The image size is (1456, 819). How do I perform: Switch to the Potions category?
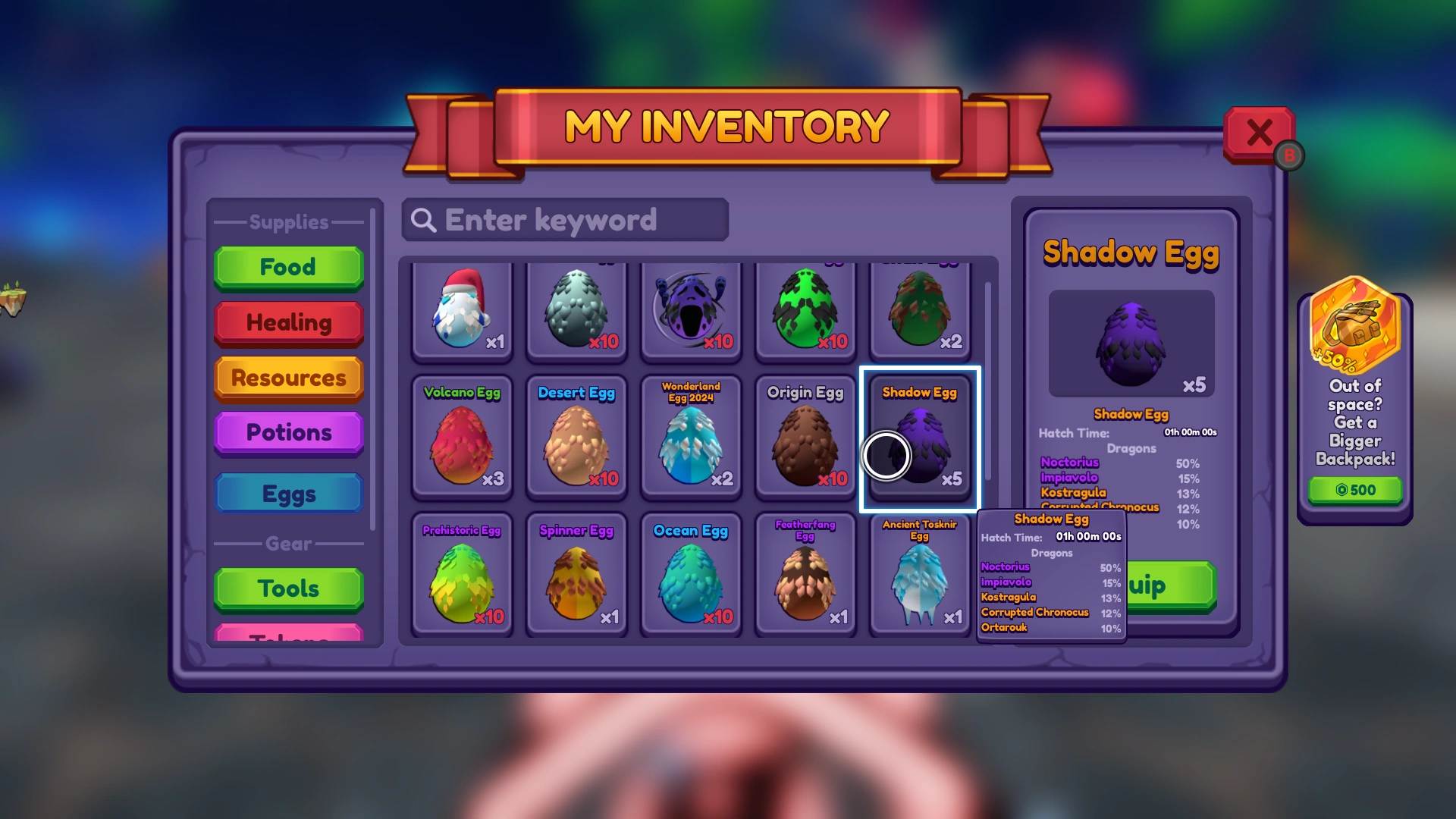coord(288,432)
